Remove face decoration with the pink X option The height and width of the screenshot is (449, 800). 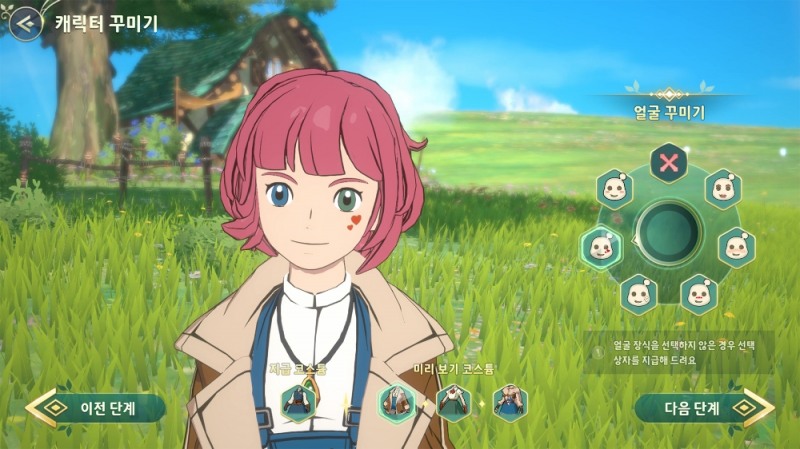coord(668,163)
